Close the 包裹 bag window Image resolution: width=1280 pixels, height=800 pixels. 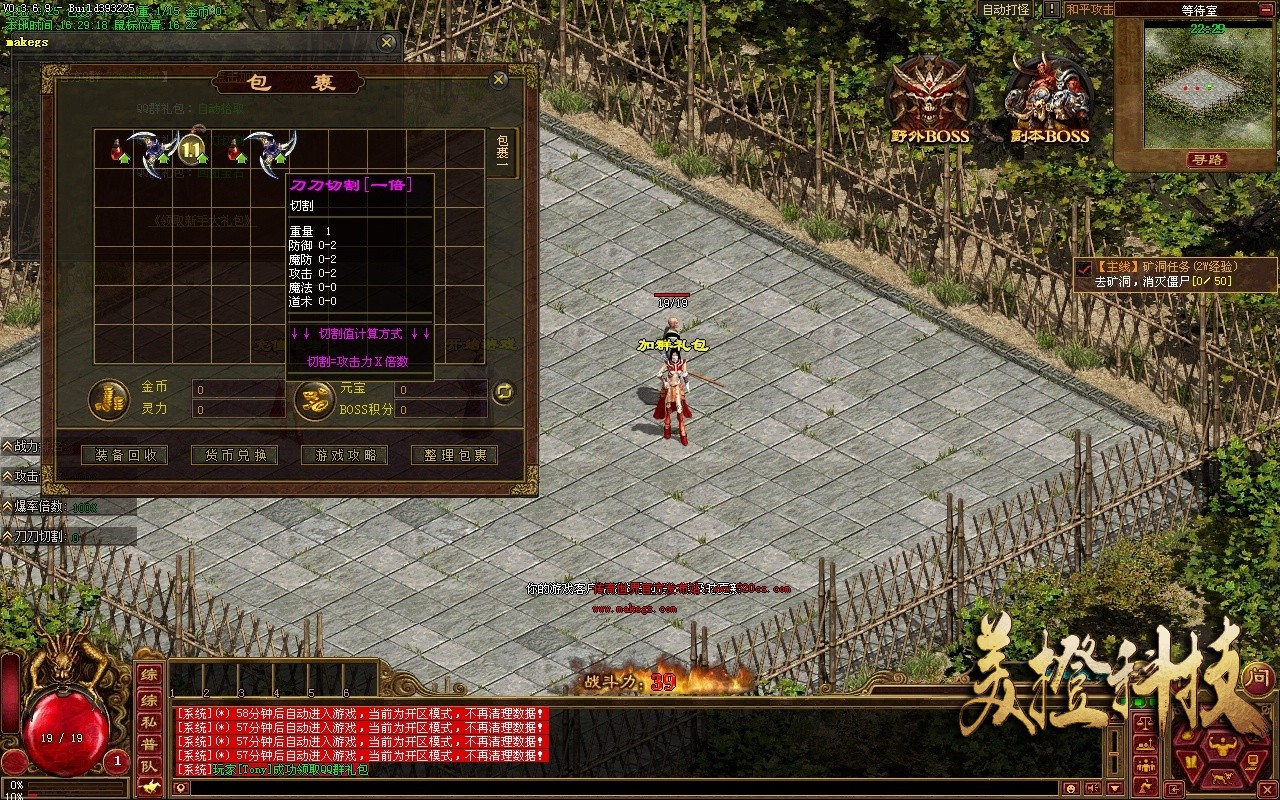(498, 81)
